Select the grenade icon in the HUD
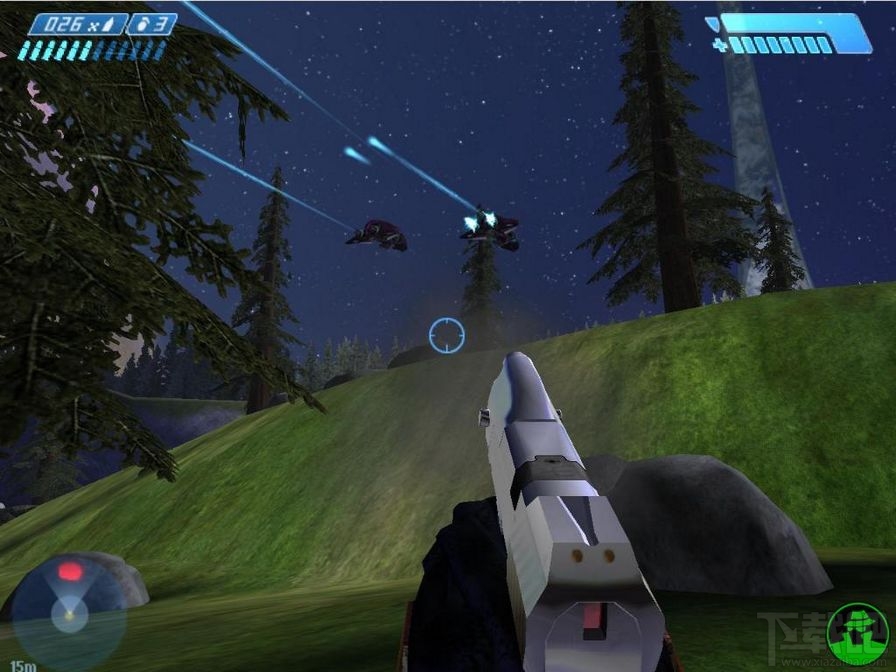 139,25
